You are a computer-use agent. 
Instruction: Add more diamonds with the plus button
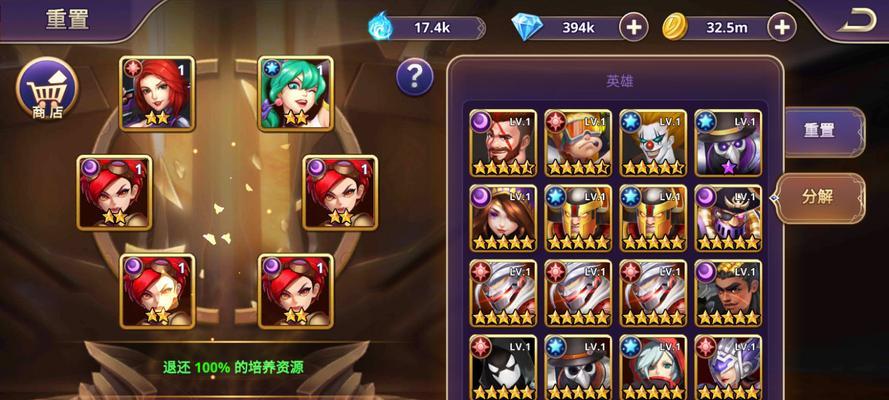point(633,27)
